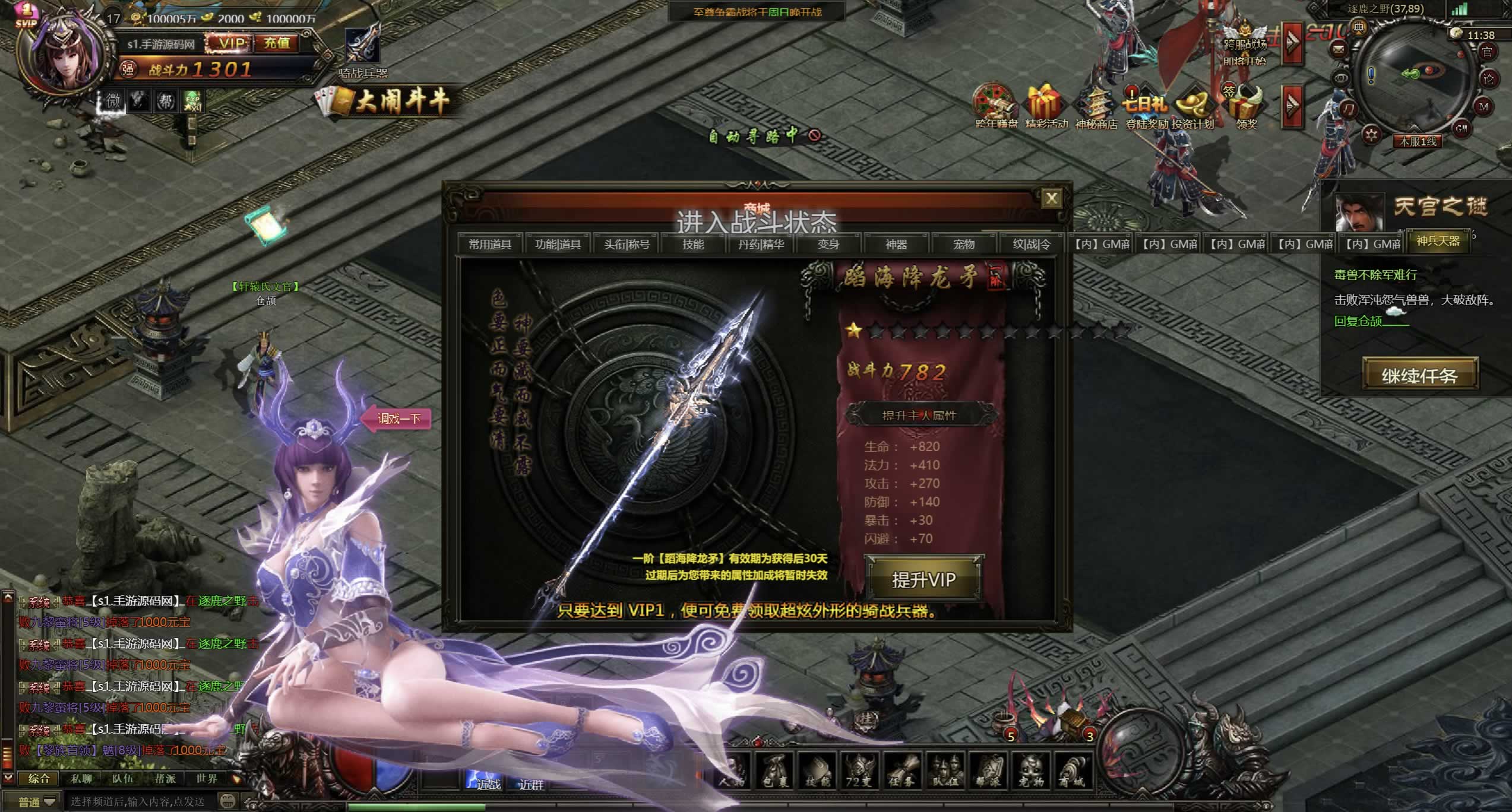The height and width of the screenshot is (812, 1512).
Task: Click the 调戏一下 speech bubble button
Action: coord(399,418)
